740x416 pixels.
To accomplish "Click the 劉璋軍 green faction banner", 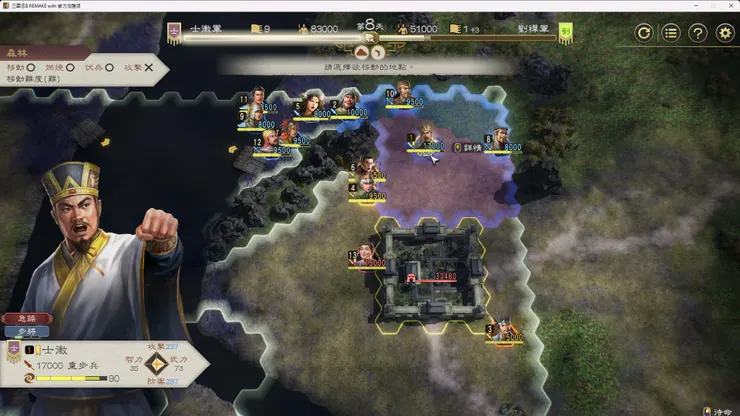I will (x=566, y=30).
